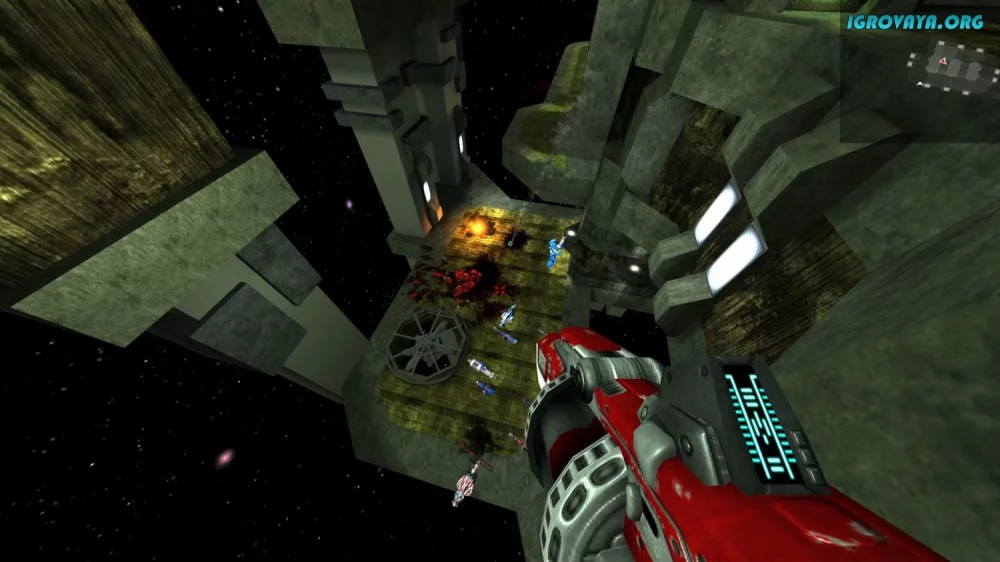Click the minimap radar panel
Viewport: 1000px width, 562px height.
tap(955, 72)
